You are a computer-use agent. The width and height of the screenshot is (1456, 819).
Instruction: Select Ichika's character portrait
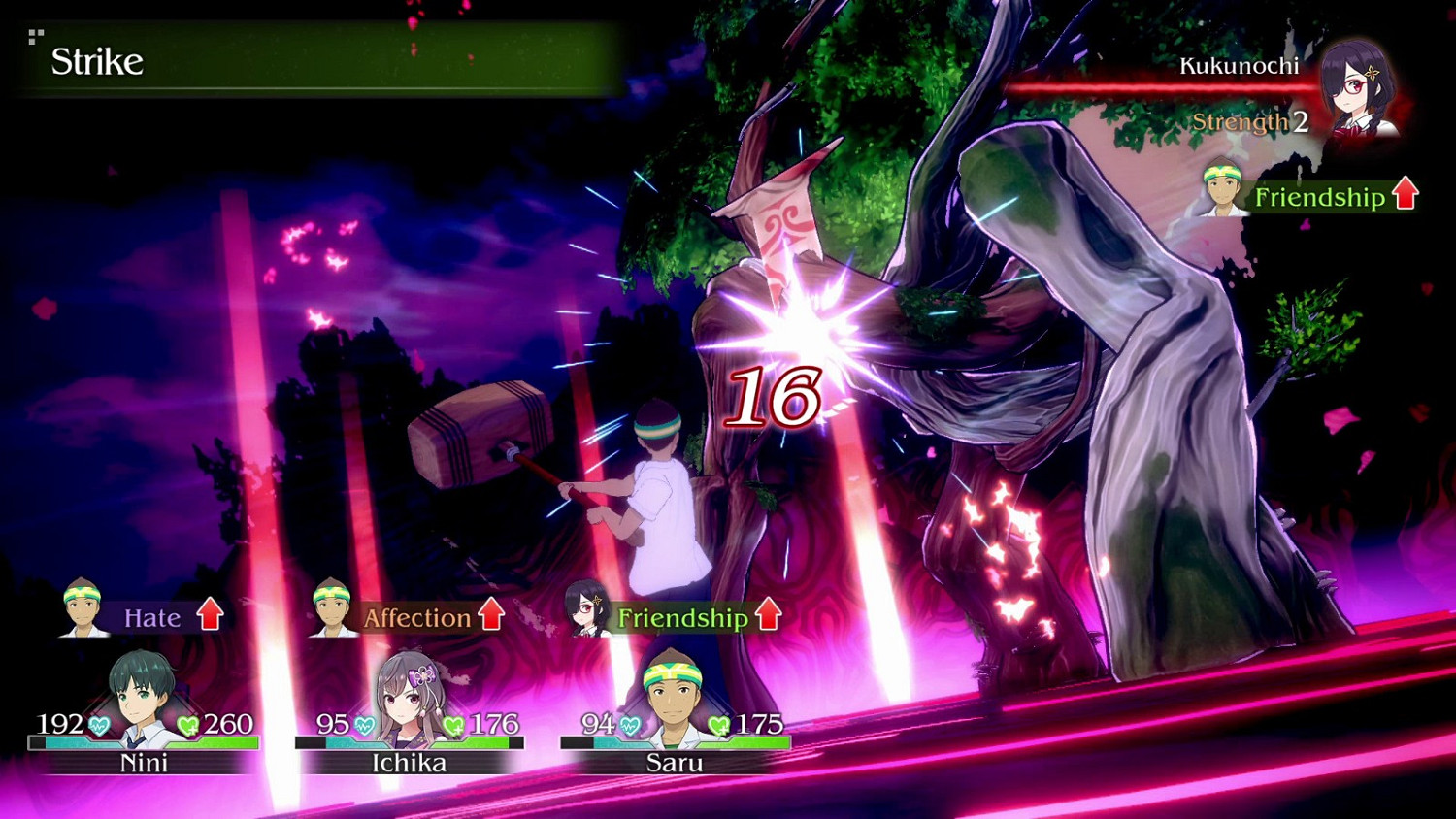(x=408, y=689)
